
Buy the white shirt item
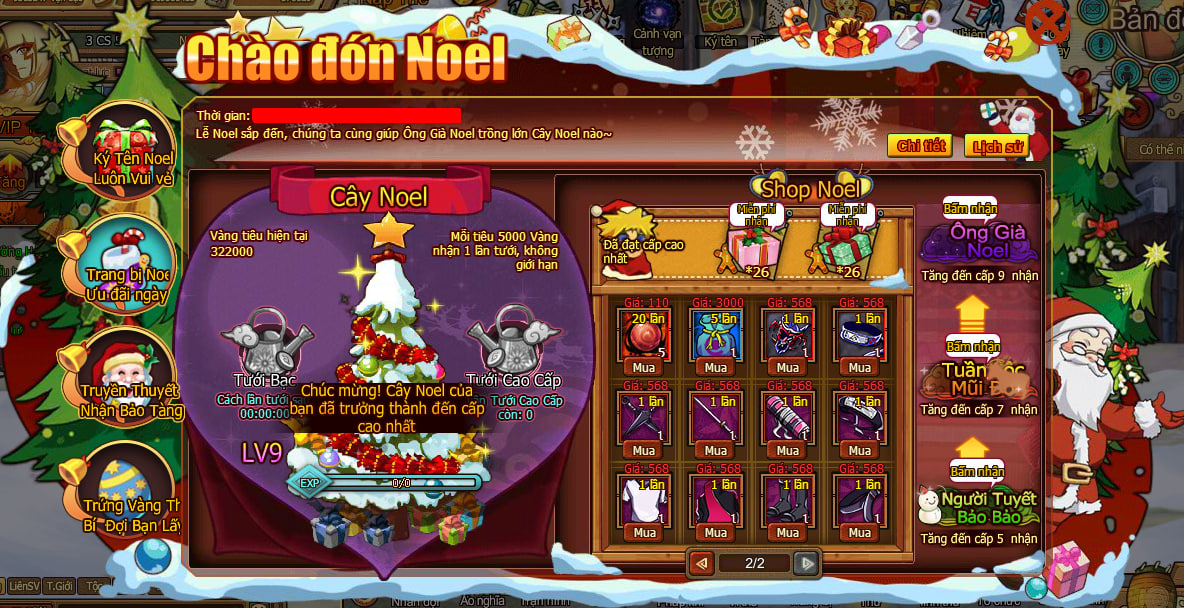(x=645, y=532)
